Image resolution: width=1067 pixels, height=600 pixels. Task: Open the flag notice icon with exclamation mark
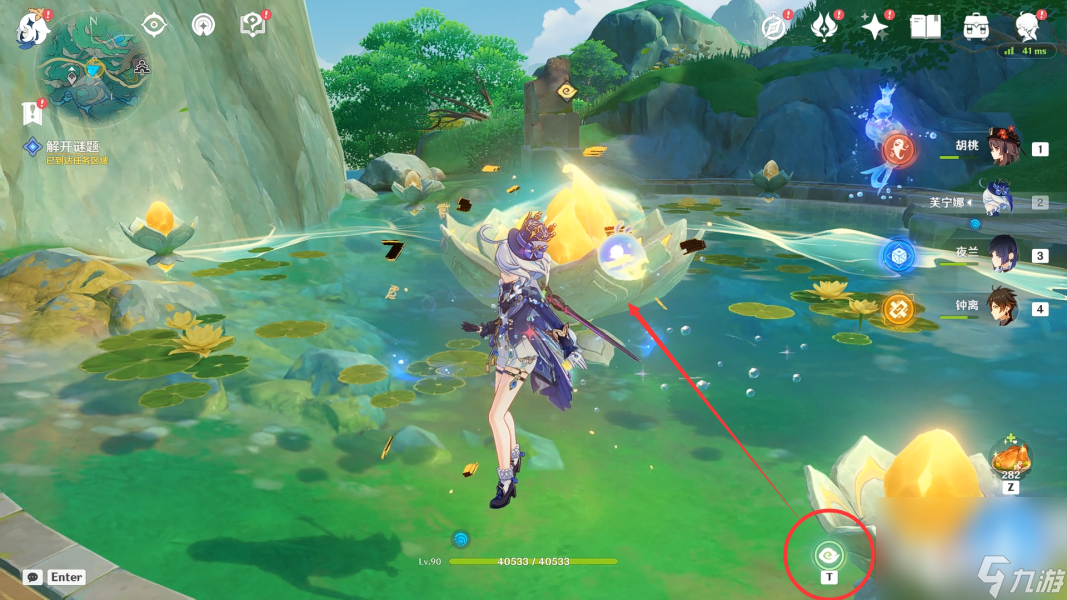click(31, 113)
